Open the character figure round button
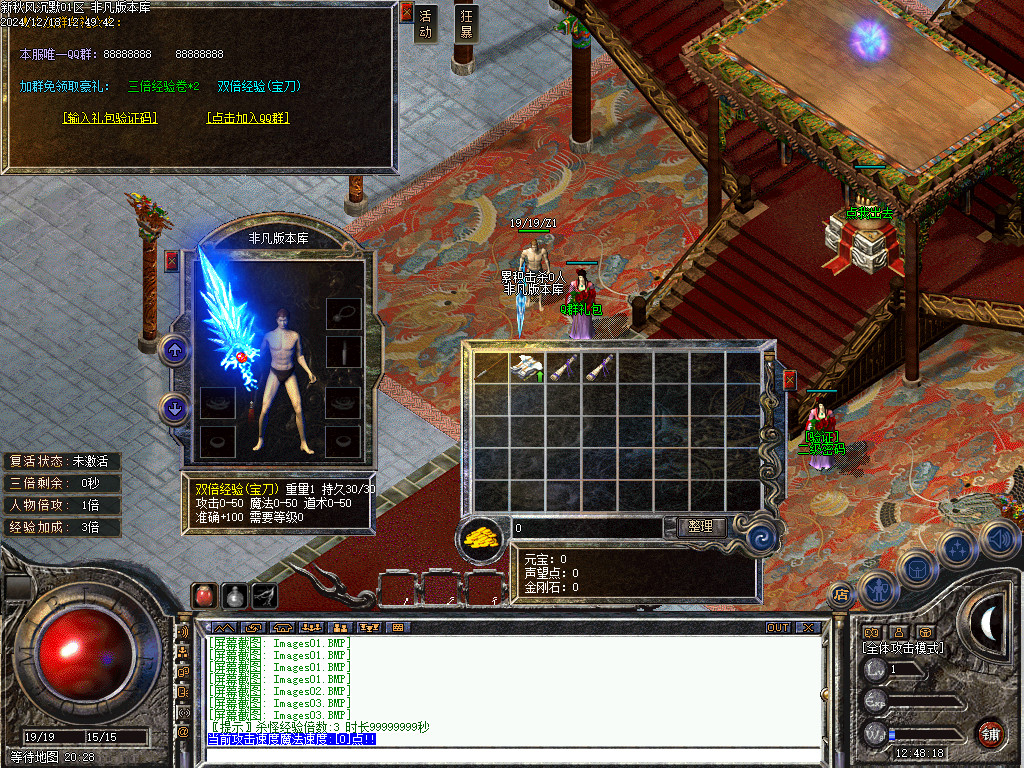This screenshot has height=768, width=1024. click(877, 590)
